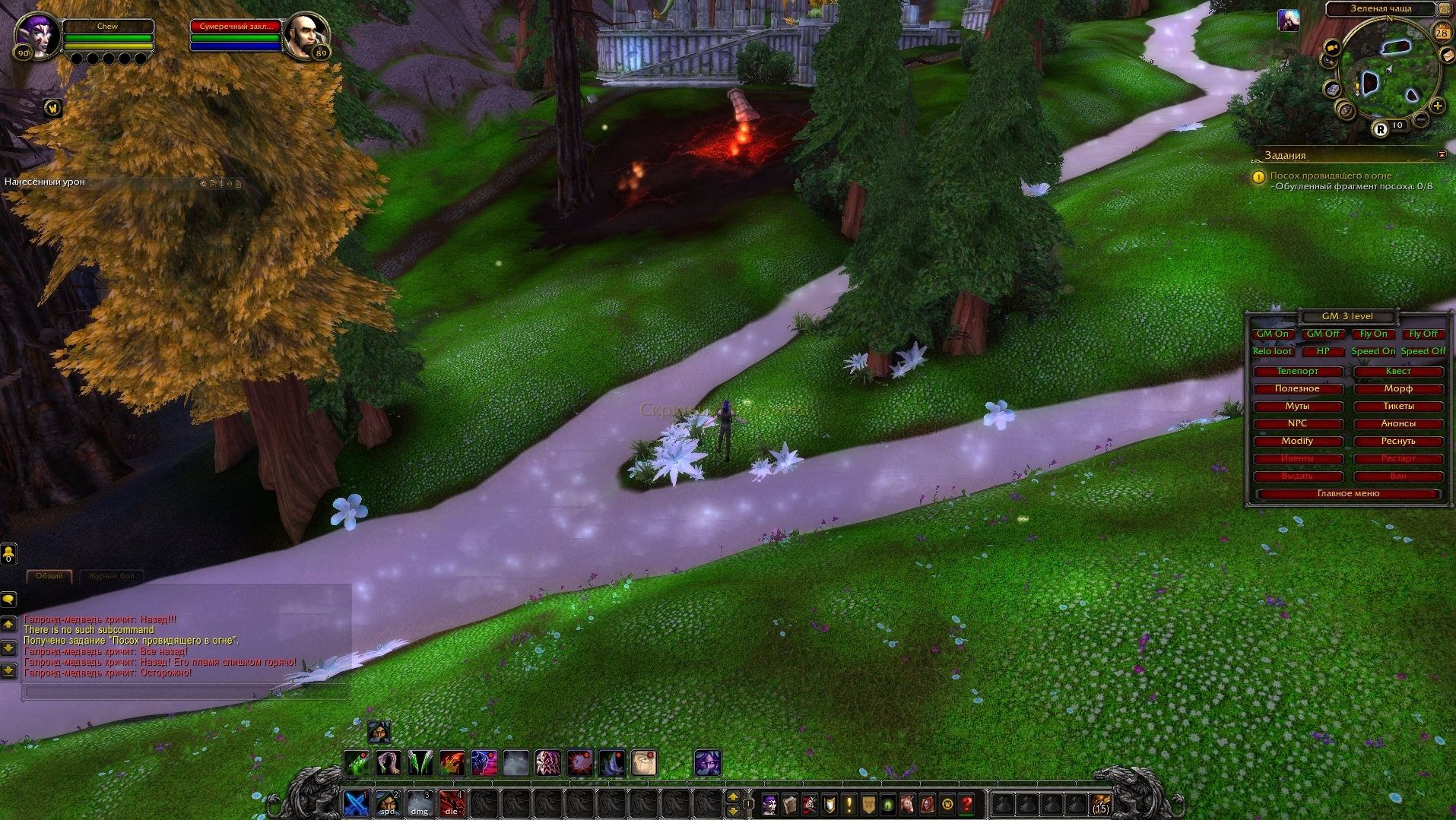The height and width of the screenshot is (820, 1456).
Task: Open the Телепорт menu in the GM panel
Action: pyautogui.click(x=1297, y=371)
